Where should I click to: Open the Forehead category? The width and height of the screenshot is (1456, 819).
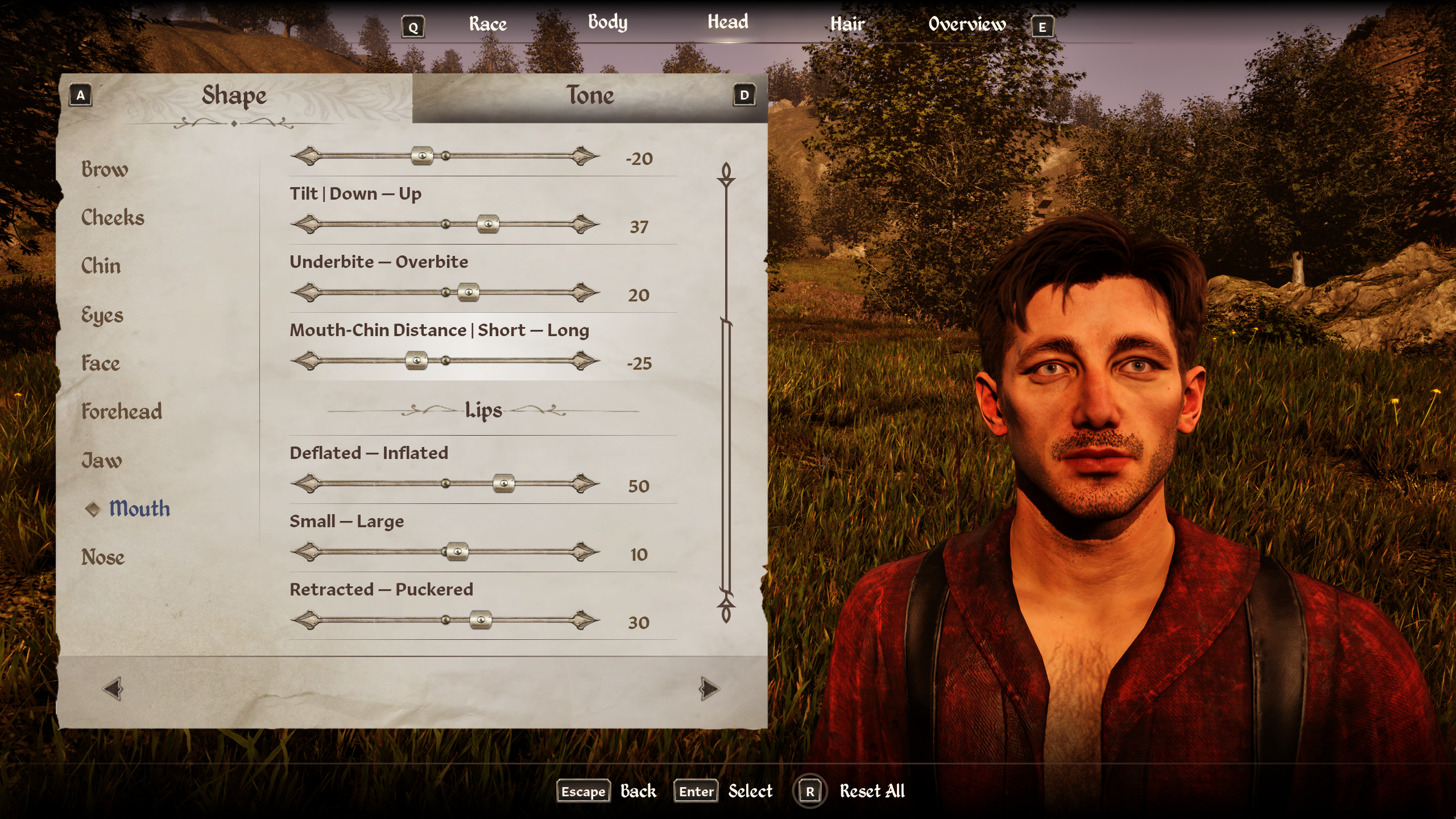(121, 411)
